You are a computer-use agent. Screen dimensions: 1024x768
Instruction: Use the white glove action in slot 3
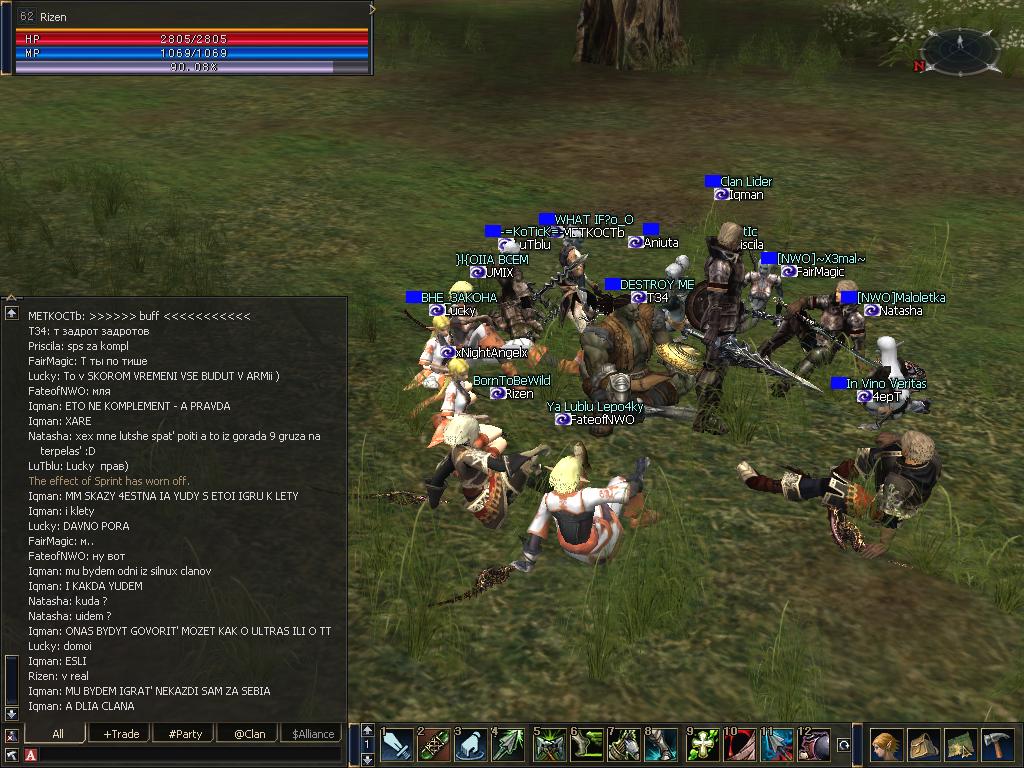(x=472, y=745)
